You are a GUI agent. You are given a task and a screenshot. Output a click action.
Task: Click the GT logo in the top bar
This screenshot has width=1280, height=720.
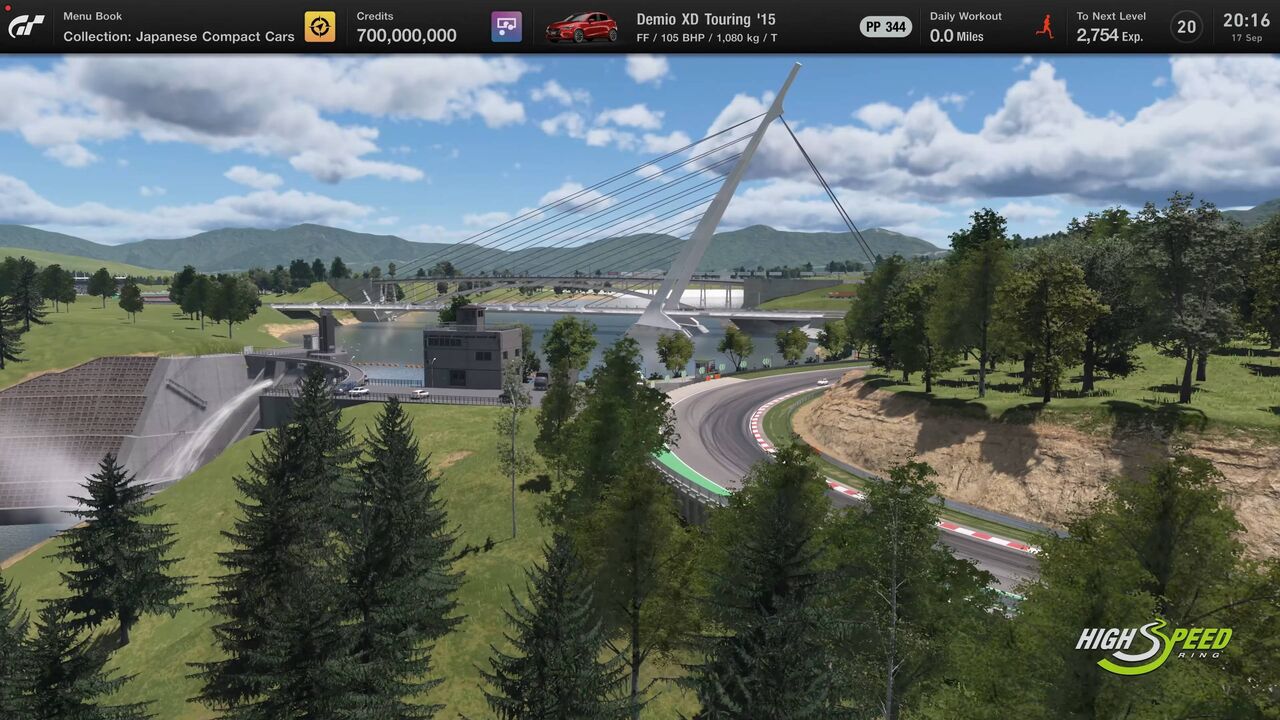tap(26, 27)
